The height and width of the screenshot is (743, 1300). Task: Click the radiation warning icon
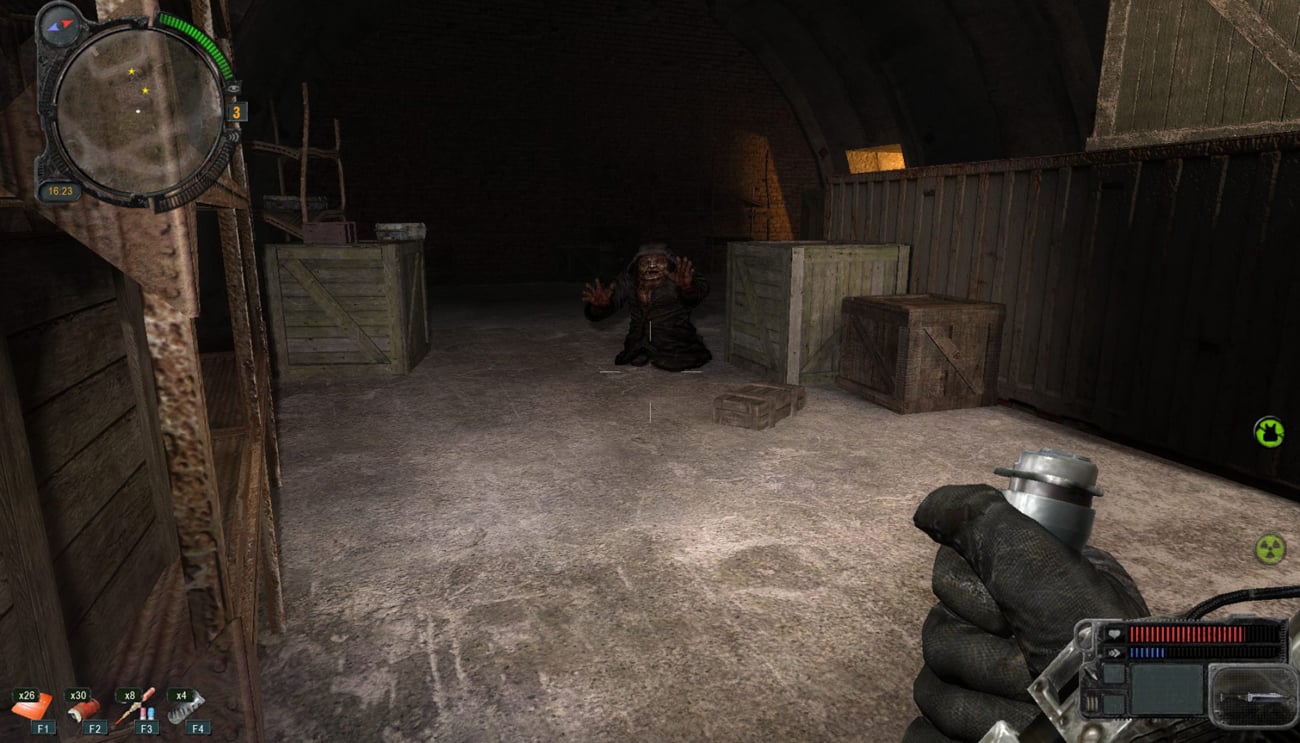(x=1270, y=548)
